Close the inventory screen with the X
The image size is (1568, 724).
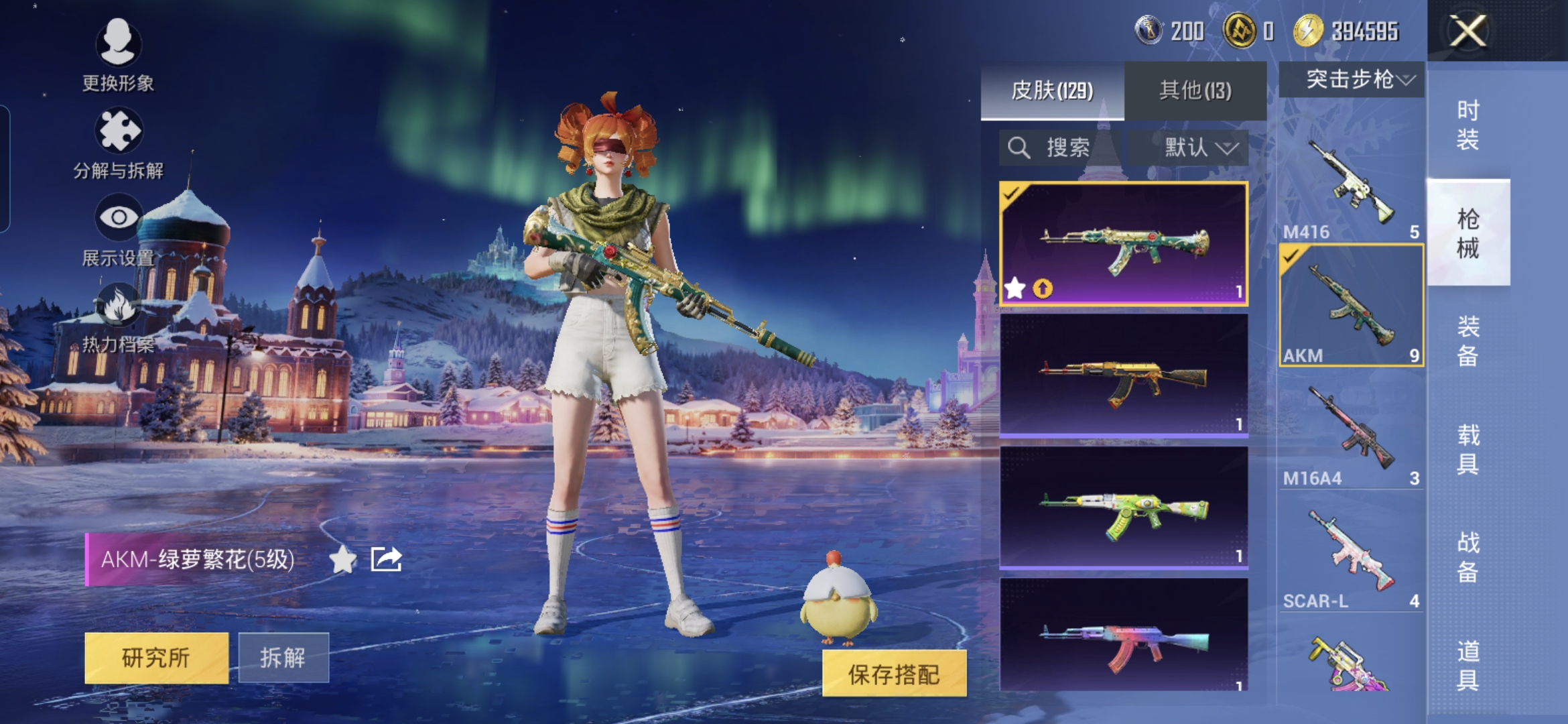1467,31
